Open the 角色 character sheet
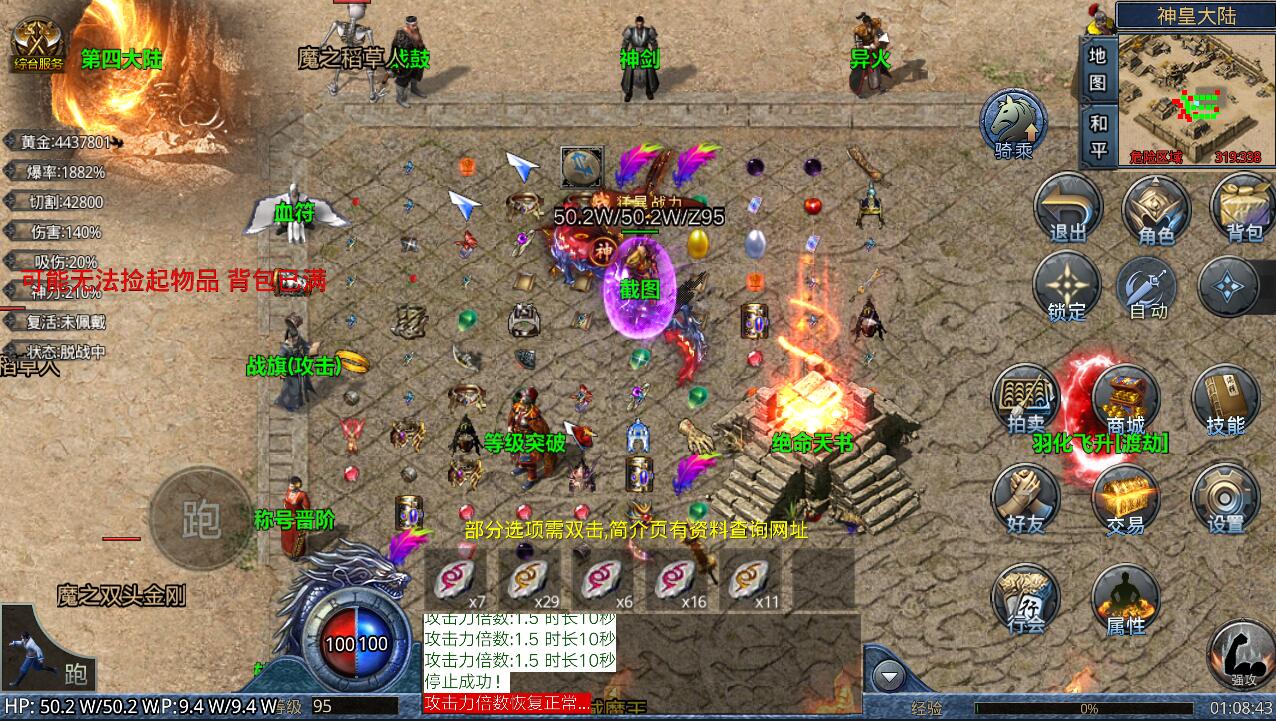Screen dimensions: 1276x721 click(x=1155, y=209)
